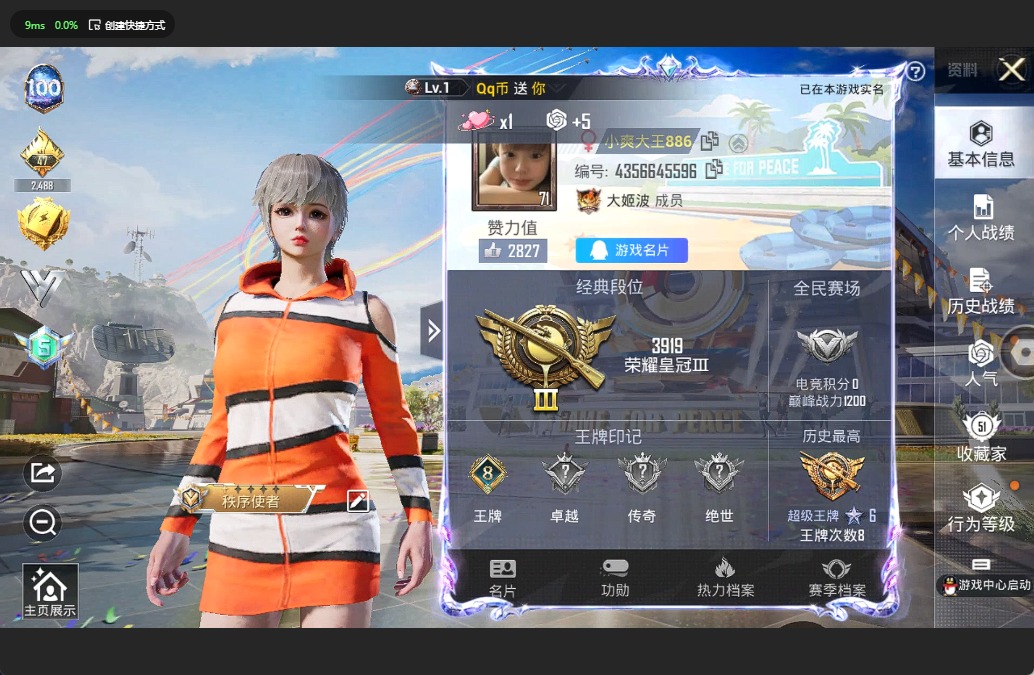This screenshot has width=1034, height=675.
Task: View the 行为等级 tab
Action: [980, 509]
